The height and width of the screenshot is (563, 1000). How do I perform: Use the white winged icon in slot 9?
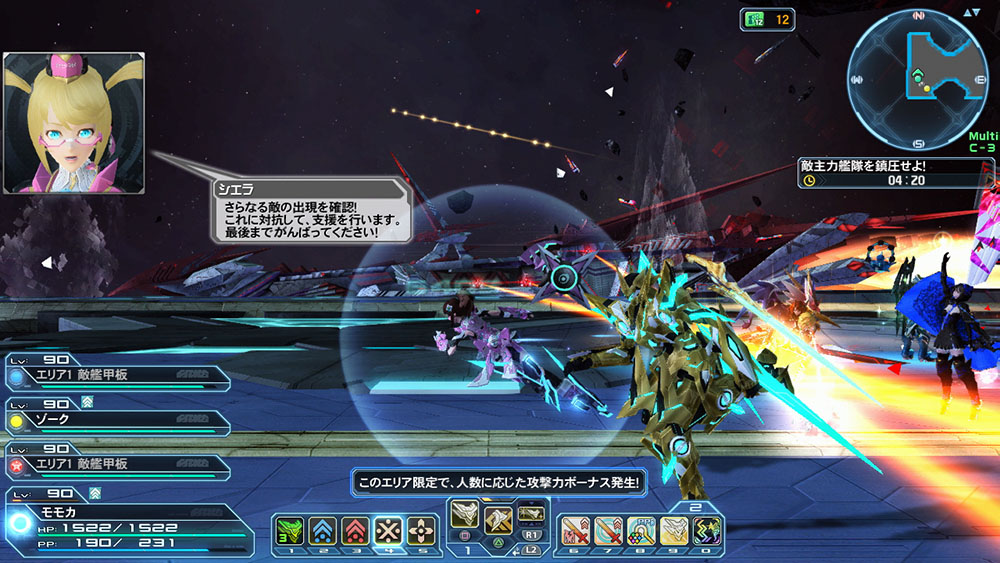[x=674, y=531]
